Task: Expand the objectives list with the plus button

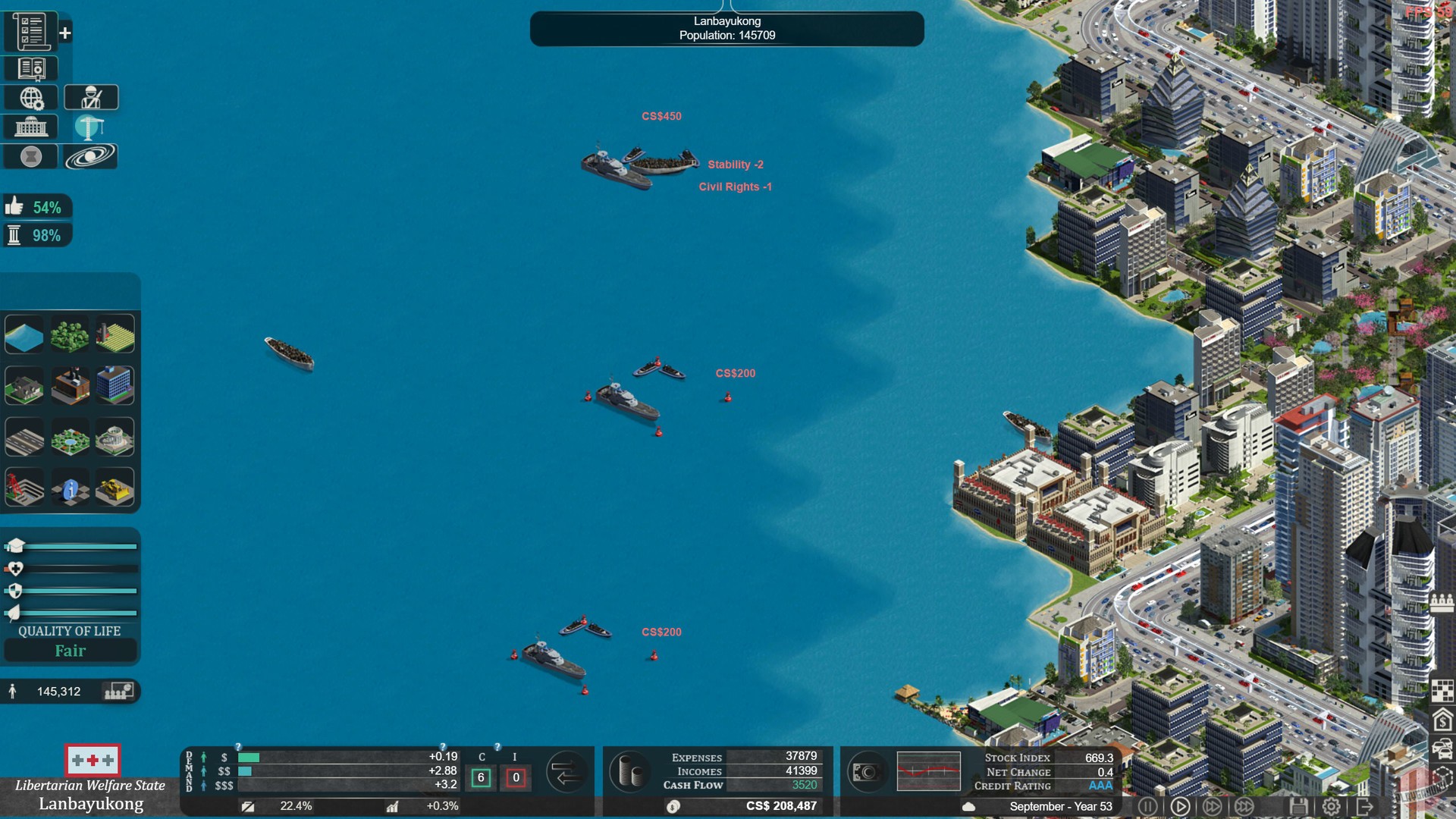Action: (66, 33)
